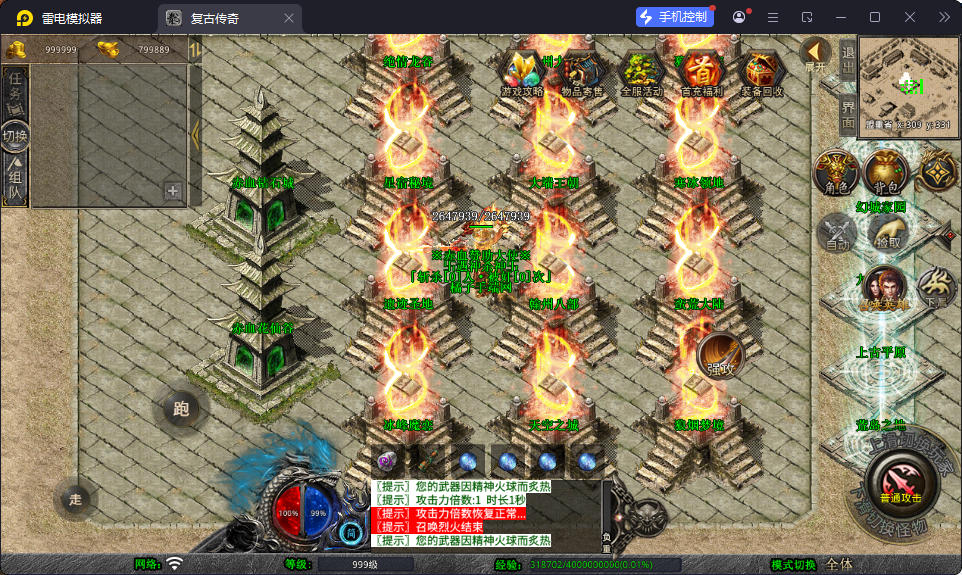Viewport: 962px width, 575px height.
Task: Tap the 跑 run button
Action: pyautogui.click(x=181, y=408)
